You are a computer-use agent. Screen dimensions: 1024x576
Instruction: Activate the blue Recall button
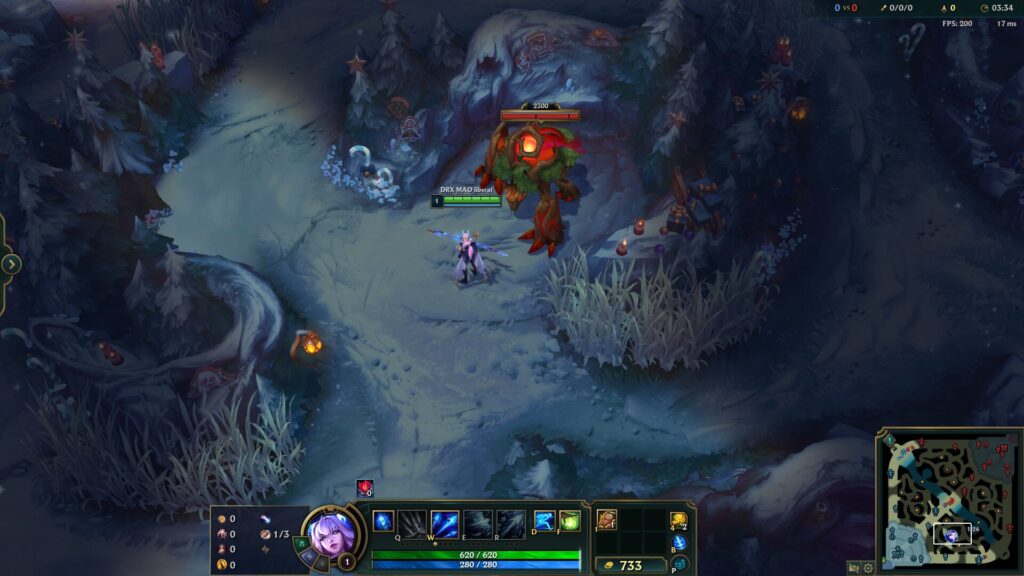tap(679, 543)
